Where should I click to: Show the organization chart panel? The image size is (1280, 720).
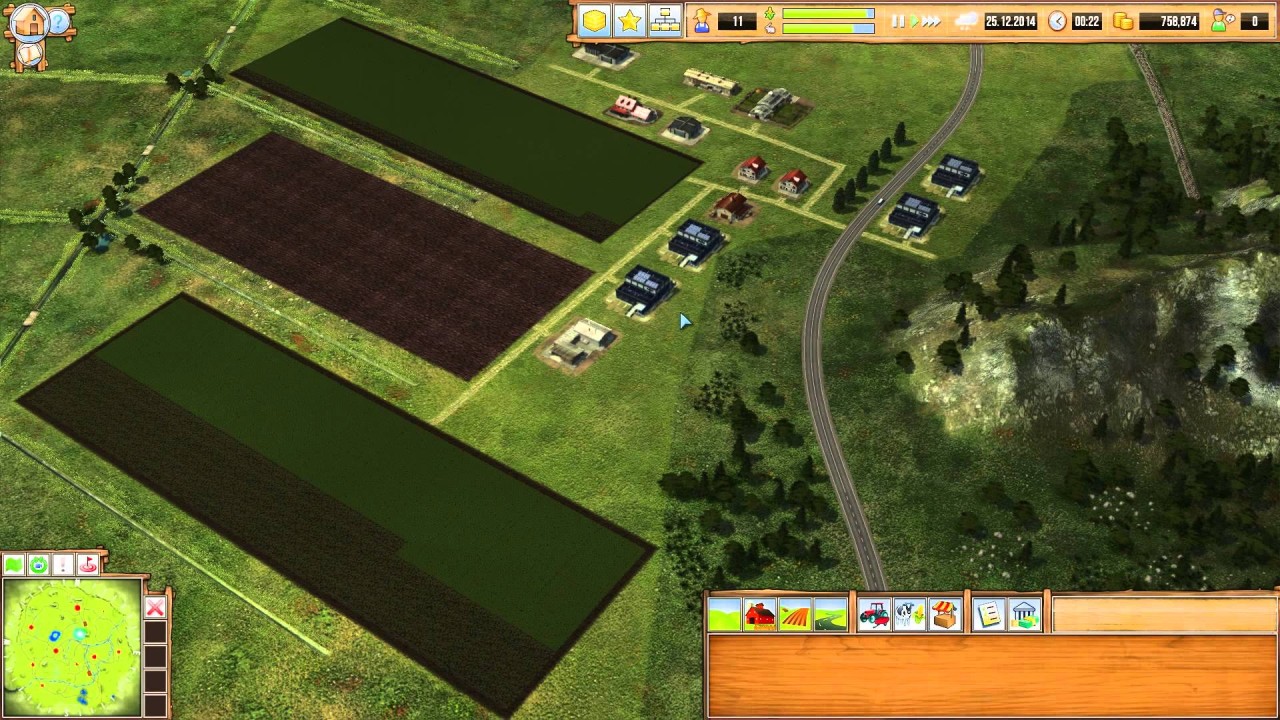pos(664,21)
